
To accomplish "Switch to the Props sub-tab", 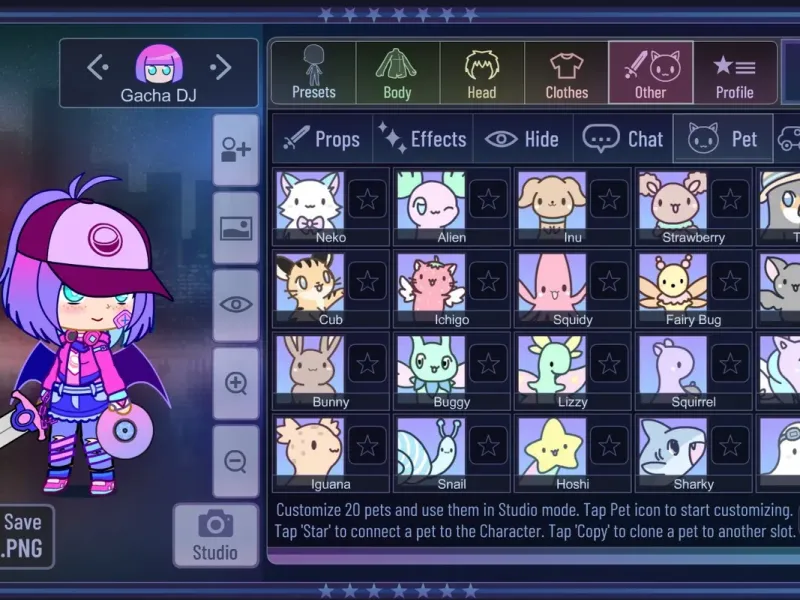I will point(321,139).
